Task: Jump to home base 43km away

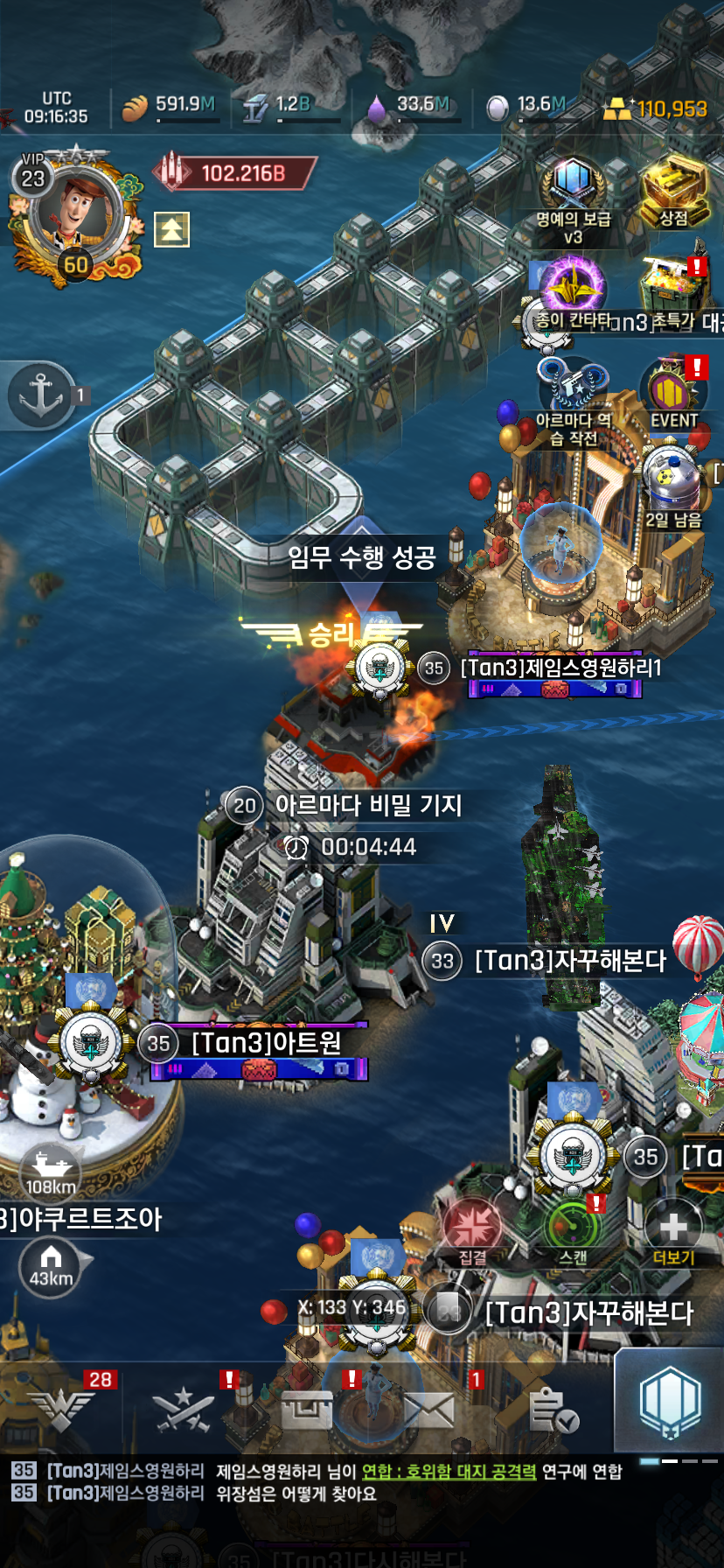Action: point(51,1265)
